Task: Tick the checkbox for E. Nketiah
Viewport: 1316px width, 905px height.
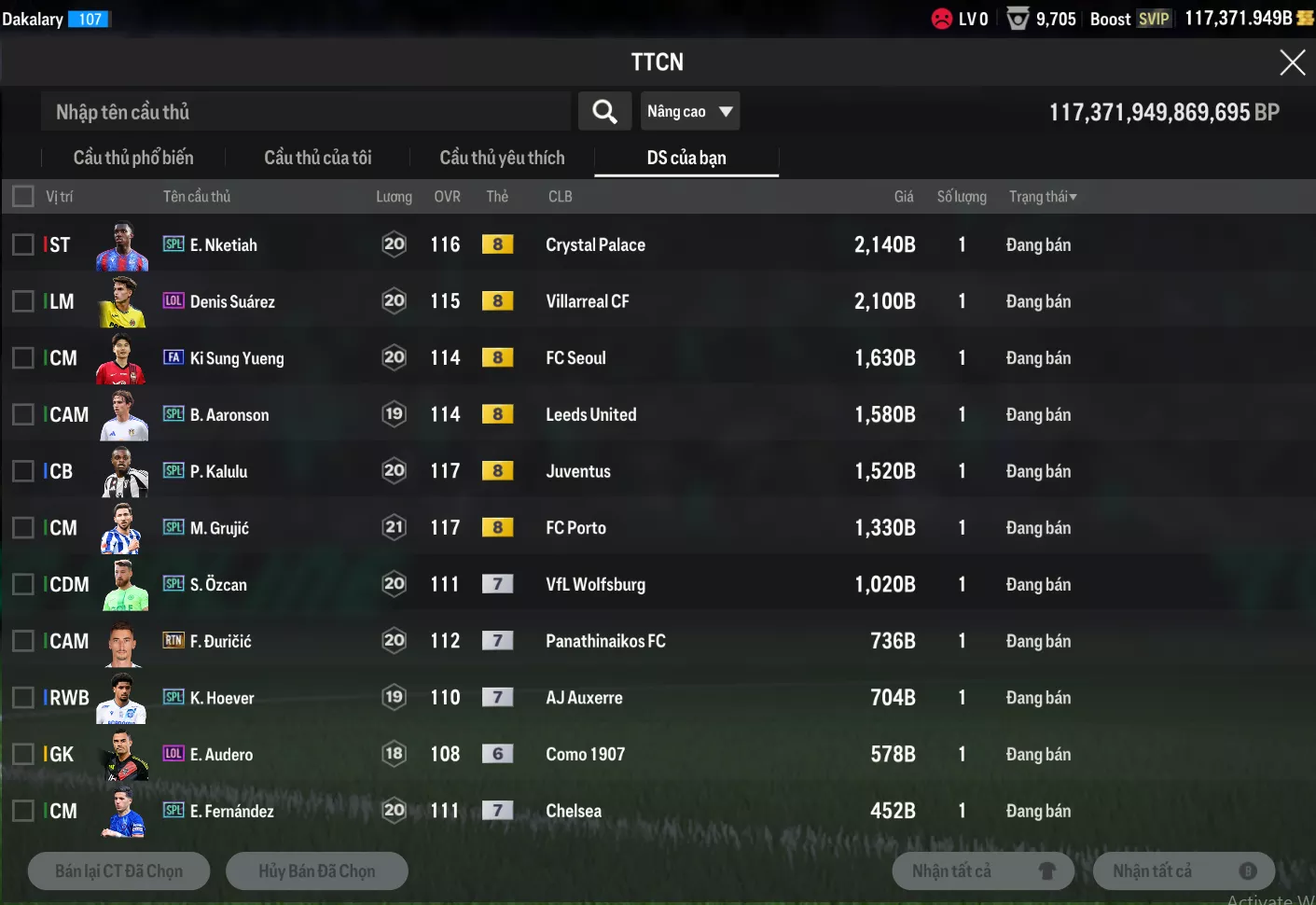Action: coord(23,244)
